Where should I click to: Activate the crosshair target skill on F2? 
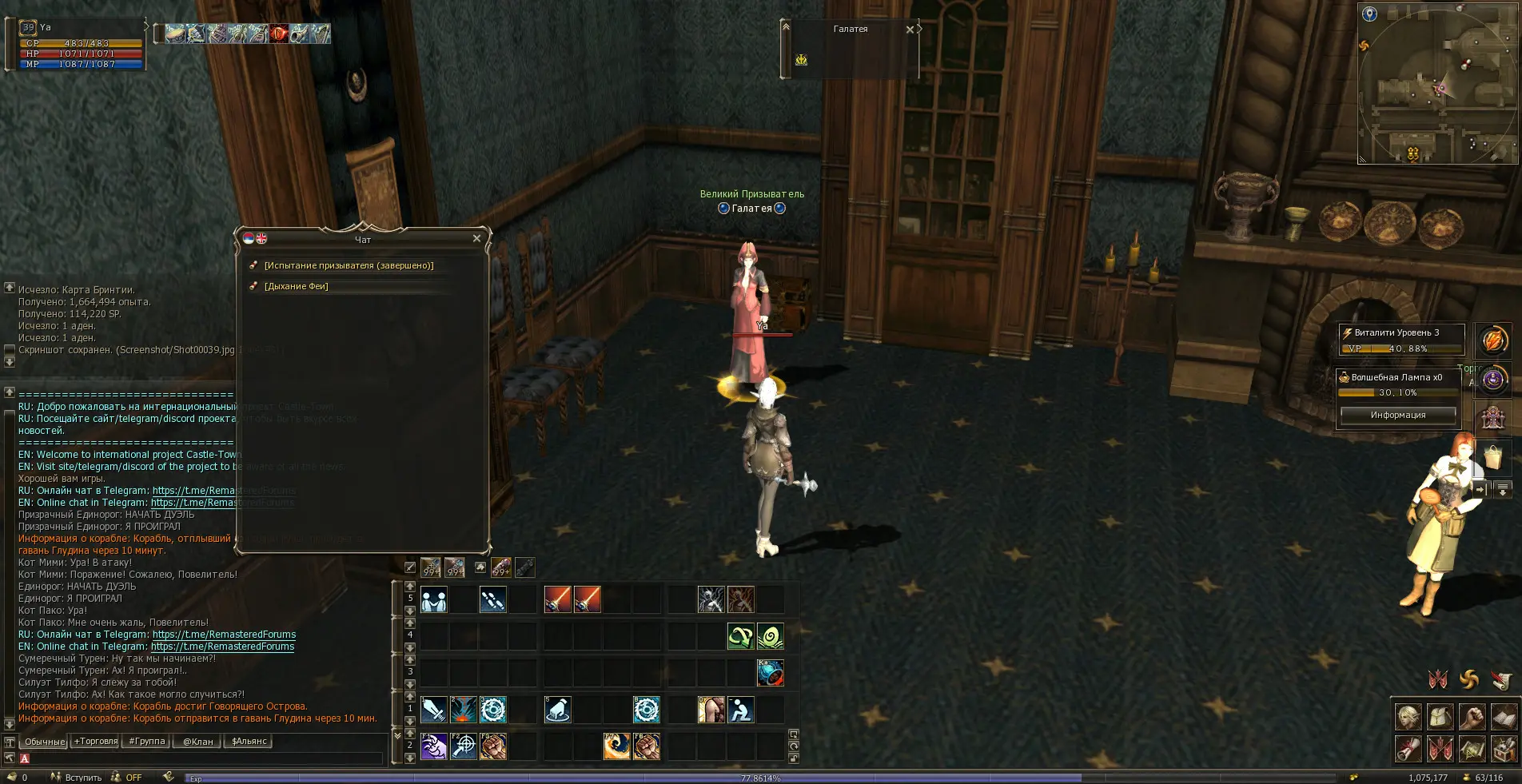(x=464, y=746)
